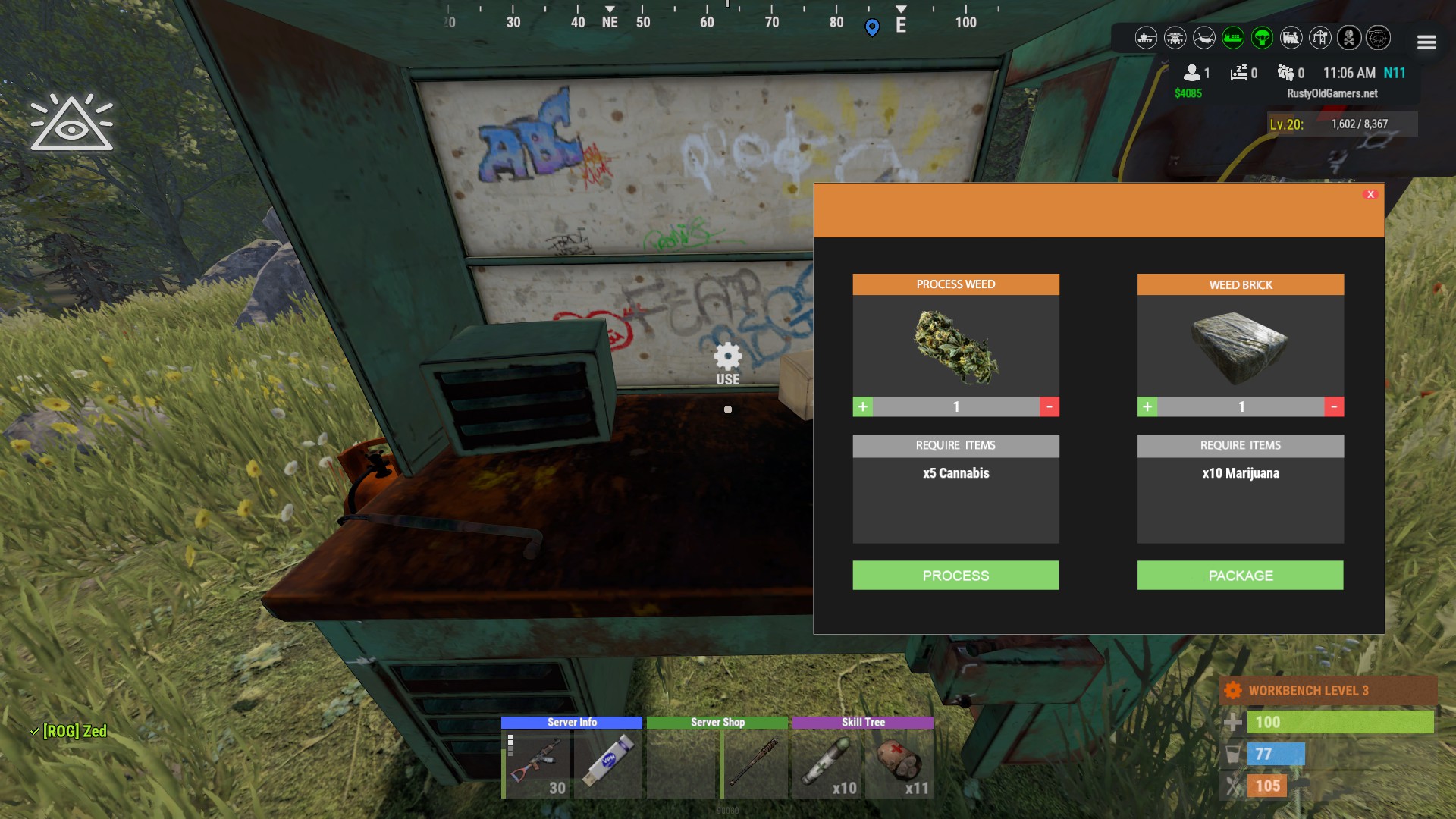Switch to the Server Shop tab
Viewport: 1456px width, 819px height.
pos(717,723)
